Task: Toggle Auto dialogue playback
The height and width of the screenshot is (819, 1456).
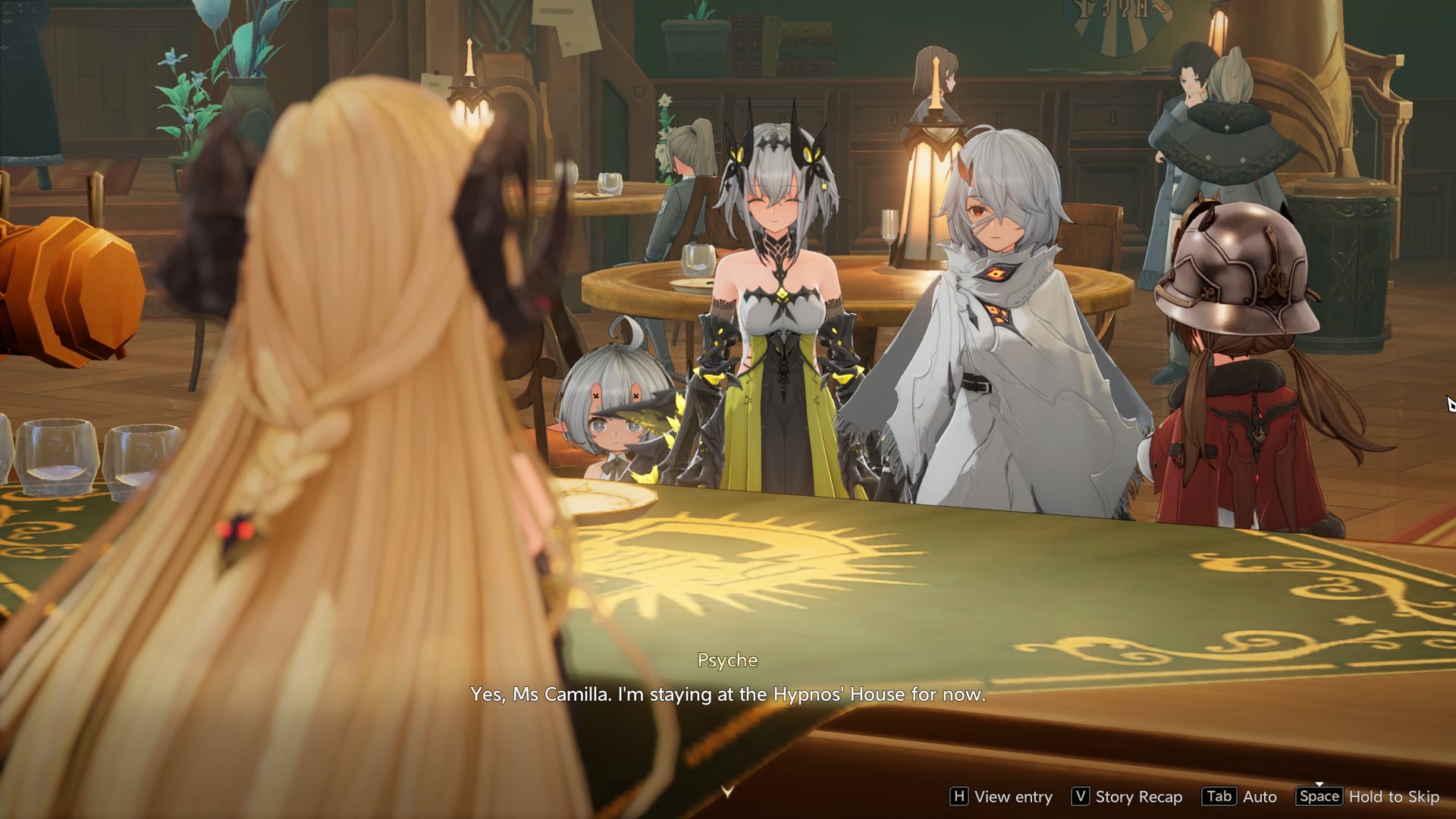Action: tap(1240, 796)
